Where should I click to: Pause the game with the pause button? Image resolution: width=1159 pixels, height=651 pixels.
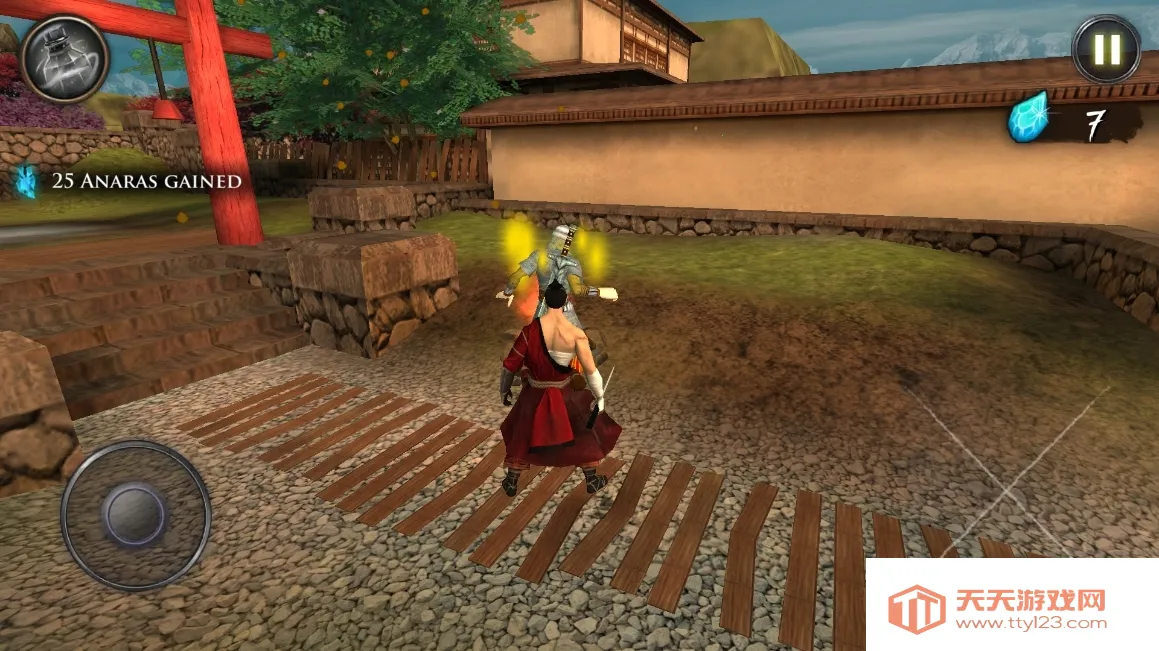click(x=1106, y=49)
